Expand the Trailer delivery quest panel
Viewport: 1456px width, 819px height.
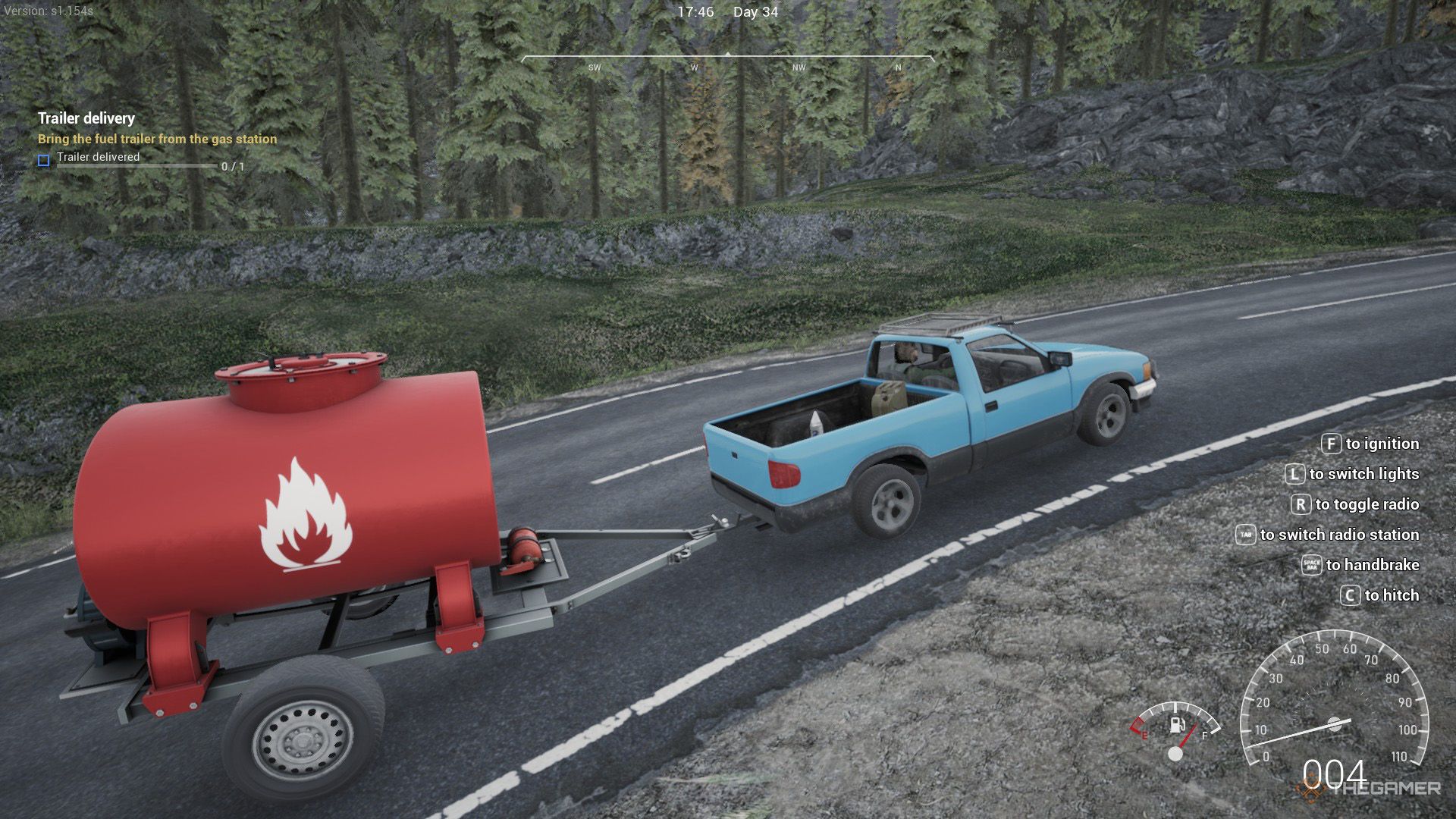click(86, 118)
